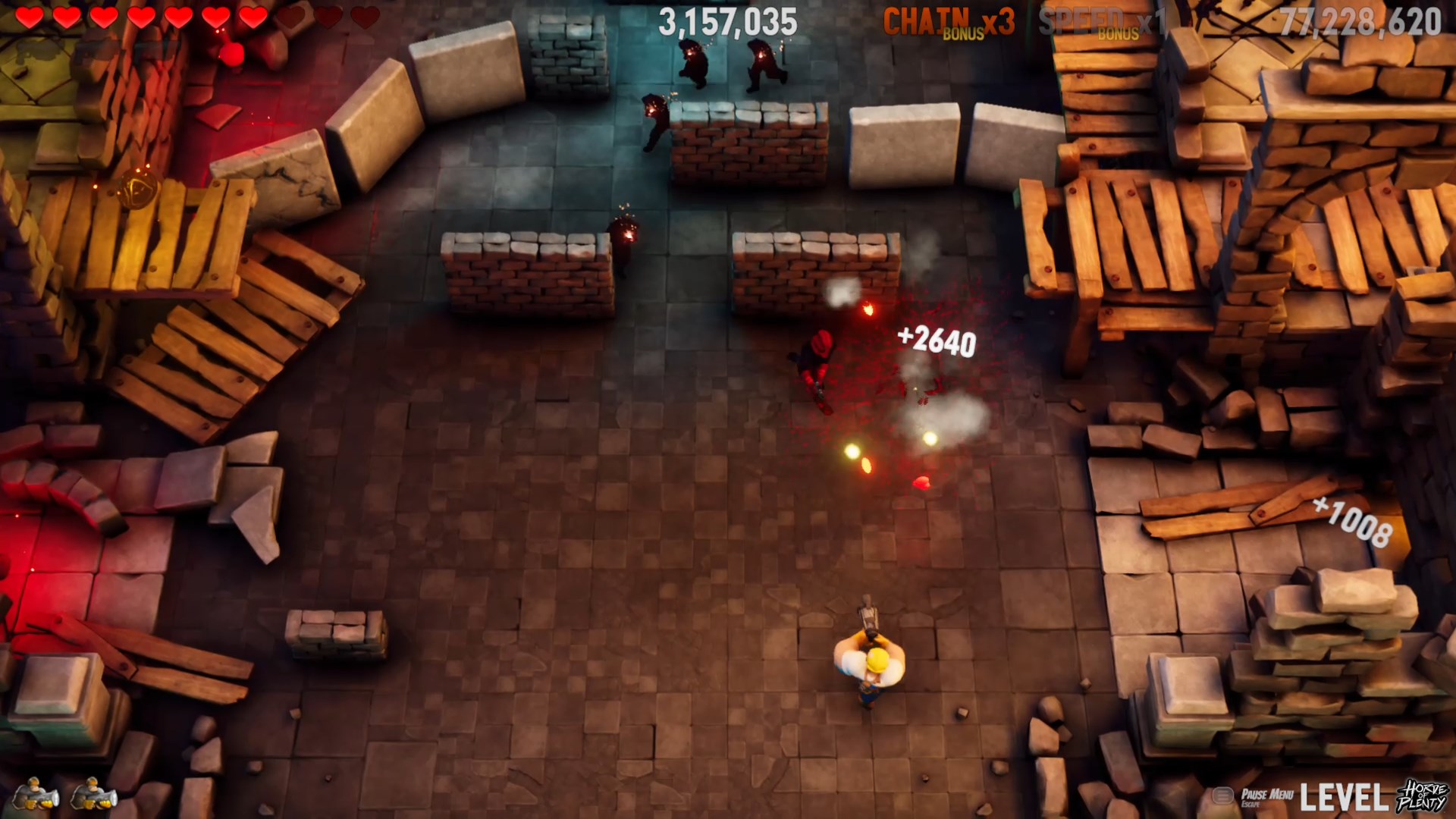This screenshot has height=819, width=1456.
Task: Click the first health heart
Action: click(x=28, y=15)
